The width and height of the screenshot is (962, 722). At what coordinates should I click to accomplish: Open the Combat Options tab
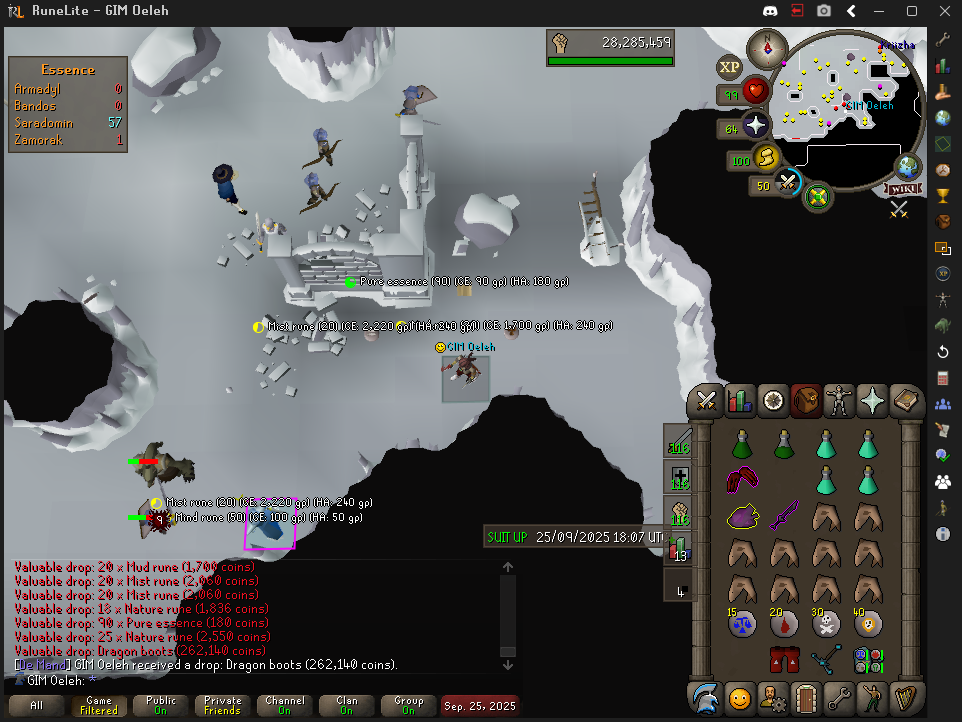click(708, 401)
